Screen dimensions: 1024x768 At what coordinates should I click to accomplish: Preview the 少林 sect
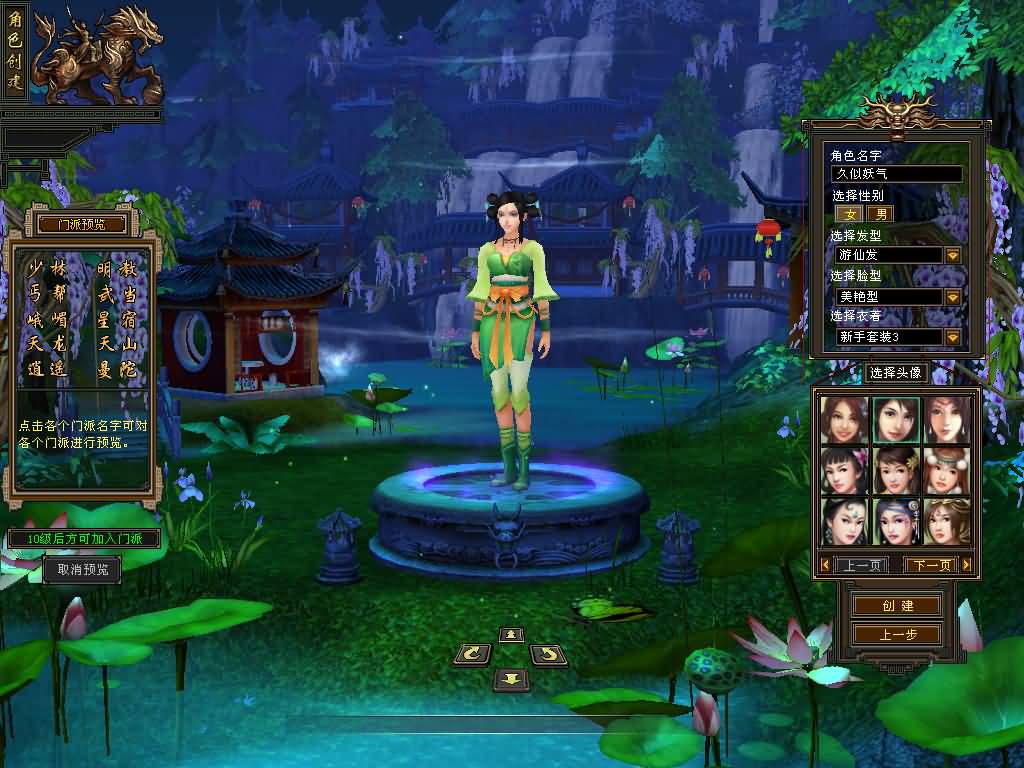pos(47,269)
